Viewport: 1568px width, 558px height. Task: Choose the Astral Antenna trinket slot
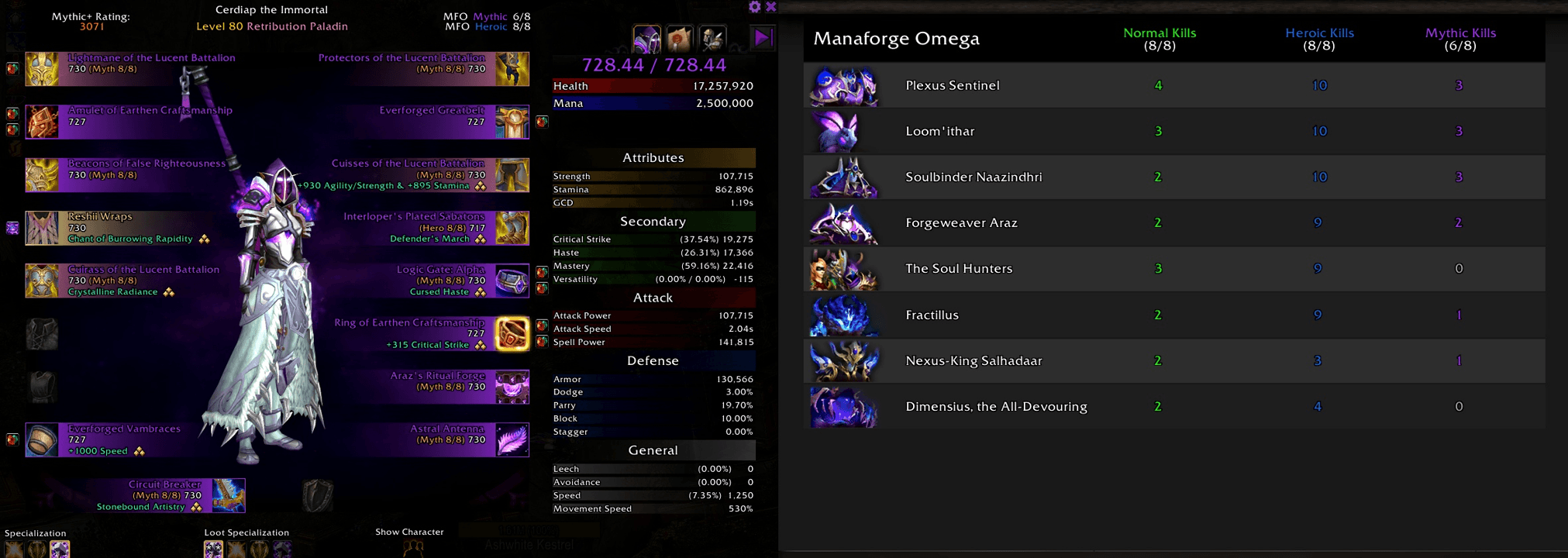(x=512, y=440)
